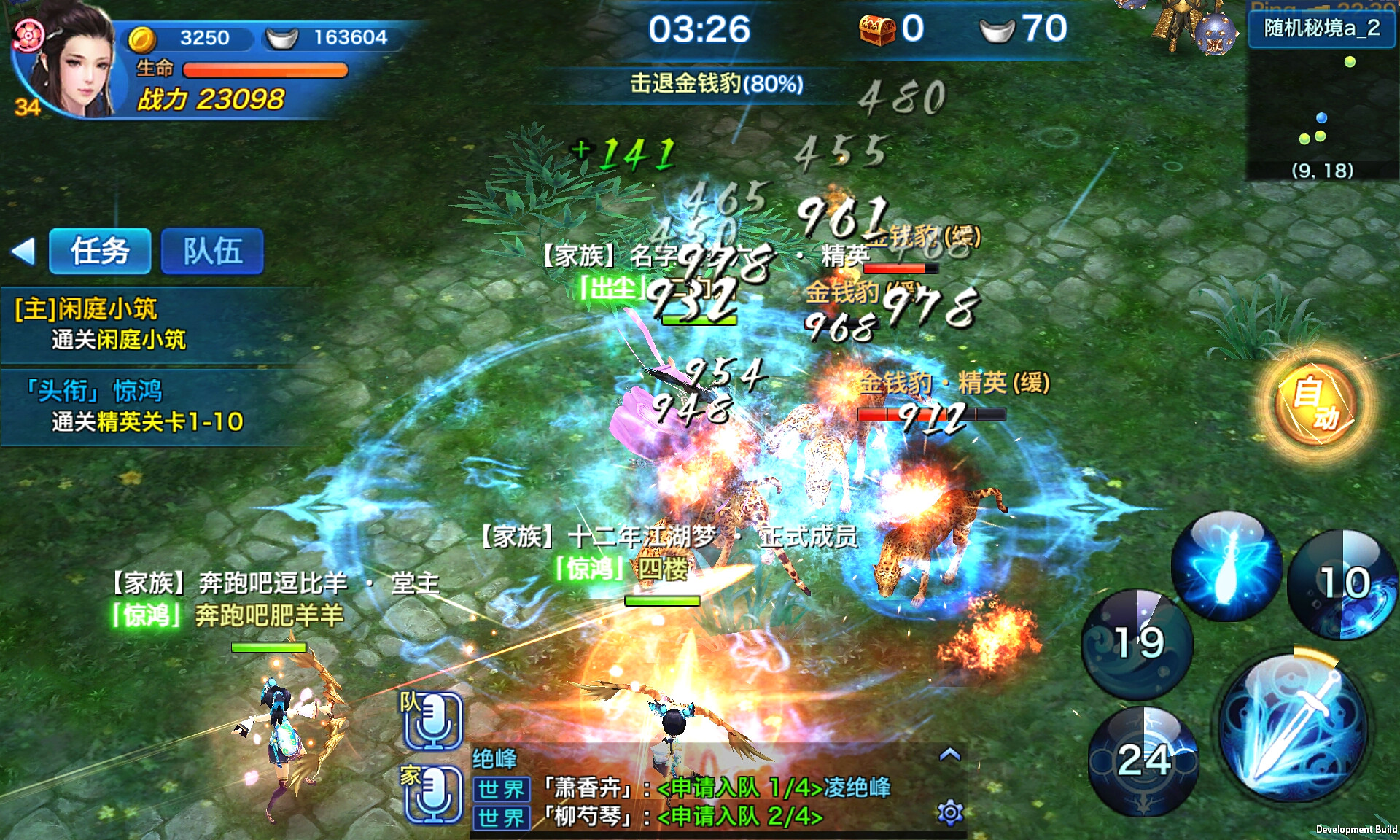Viewport: 1400px width, 840px height.
Task: Open the minimap
Action: [x=1322, y=109]
